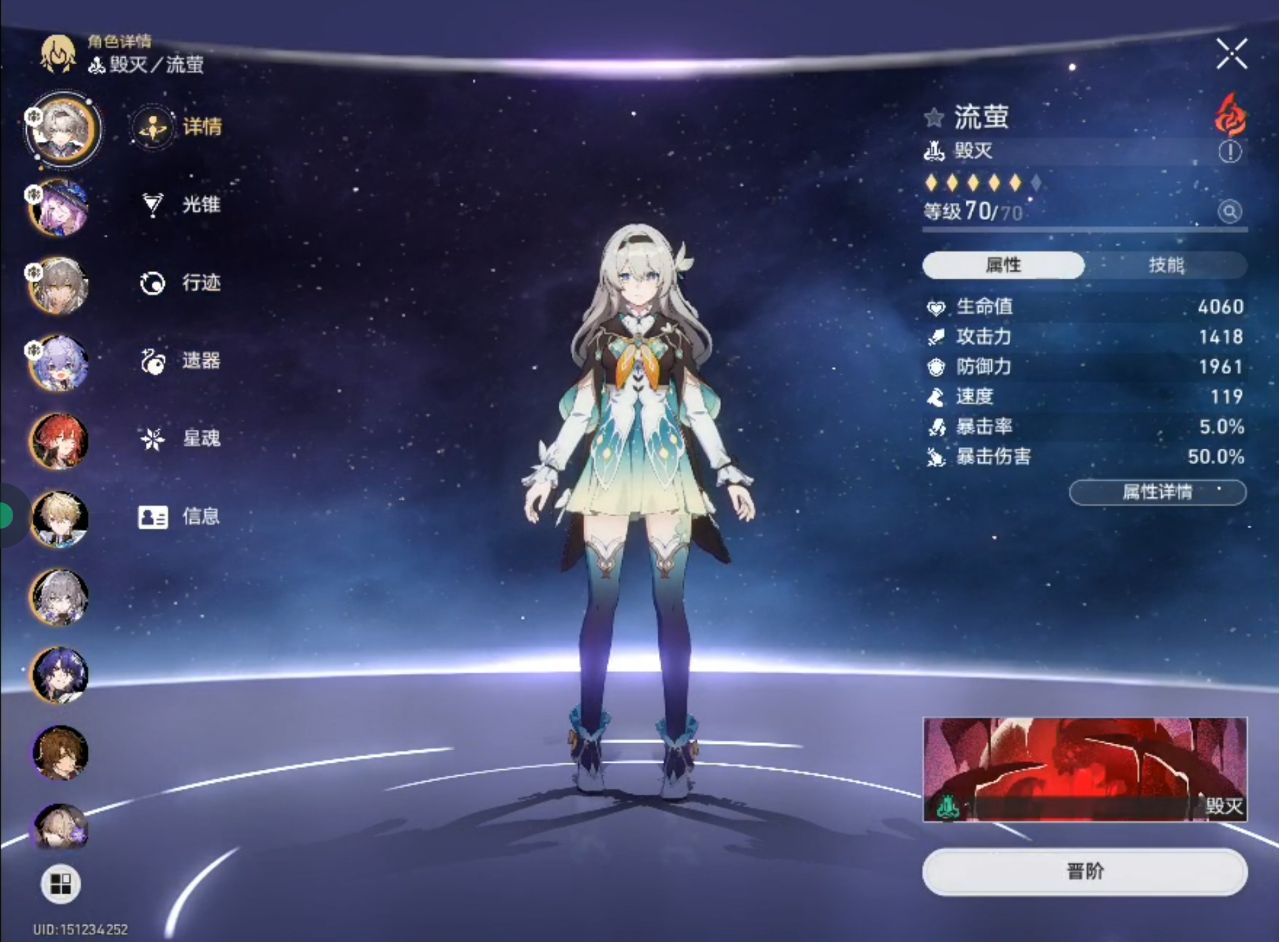Close the character details screen
1279x942 pixels.
[1231, 54]
